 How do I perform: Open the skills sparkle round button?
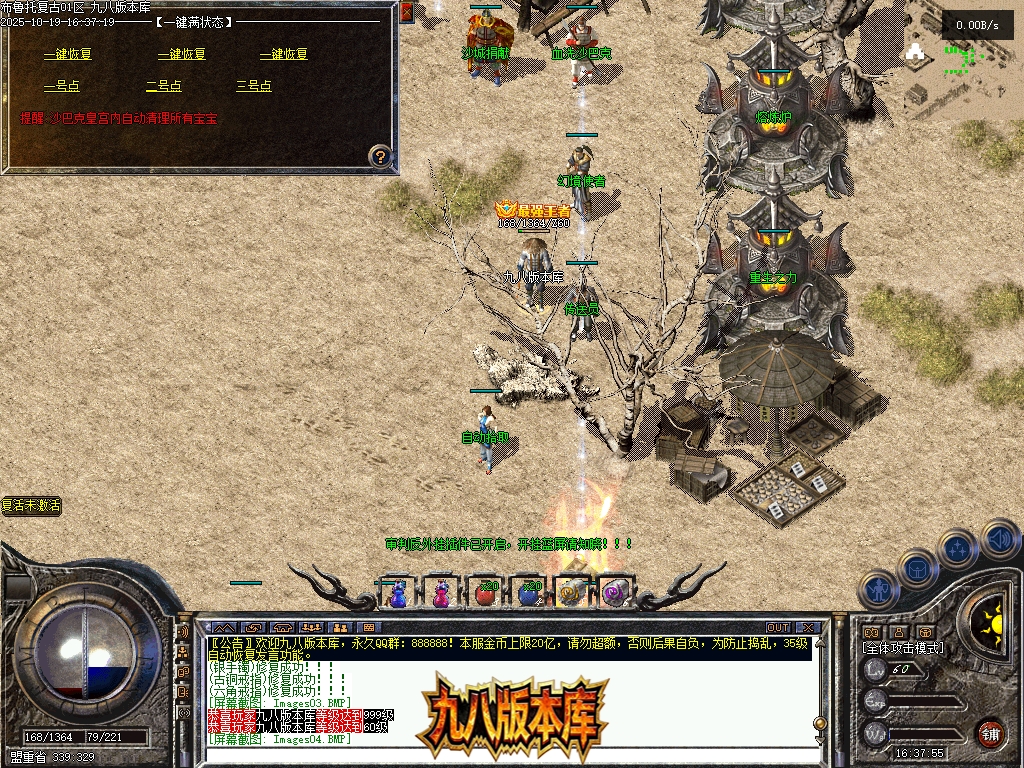tap(959, 549)
